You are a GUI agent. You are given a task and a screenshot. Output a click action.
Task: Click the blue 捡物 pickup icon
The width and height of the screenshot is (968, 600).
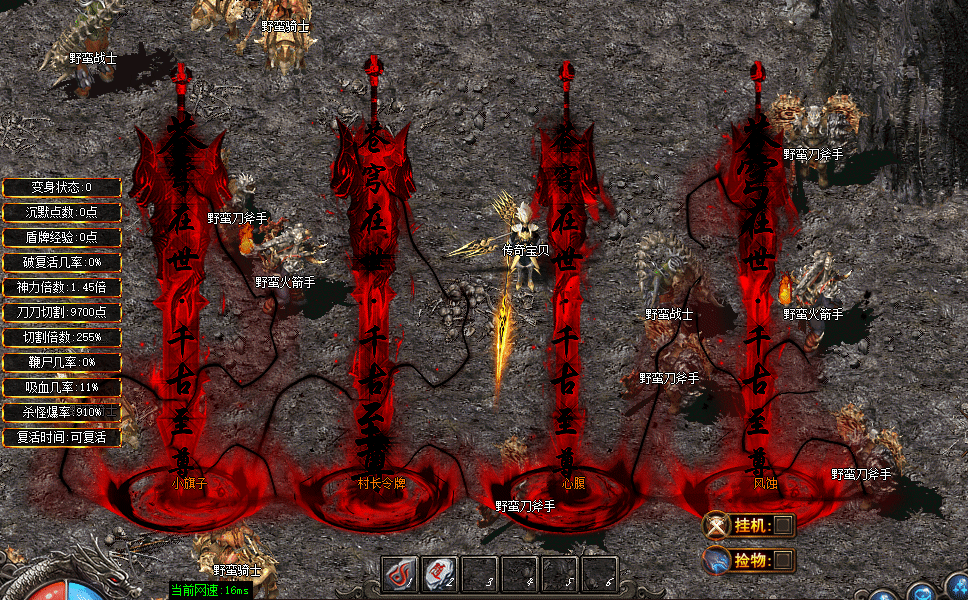tap(716, 560)
